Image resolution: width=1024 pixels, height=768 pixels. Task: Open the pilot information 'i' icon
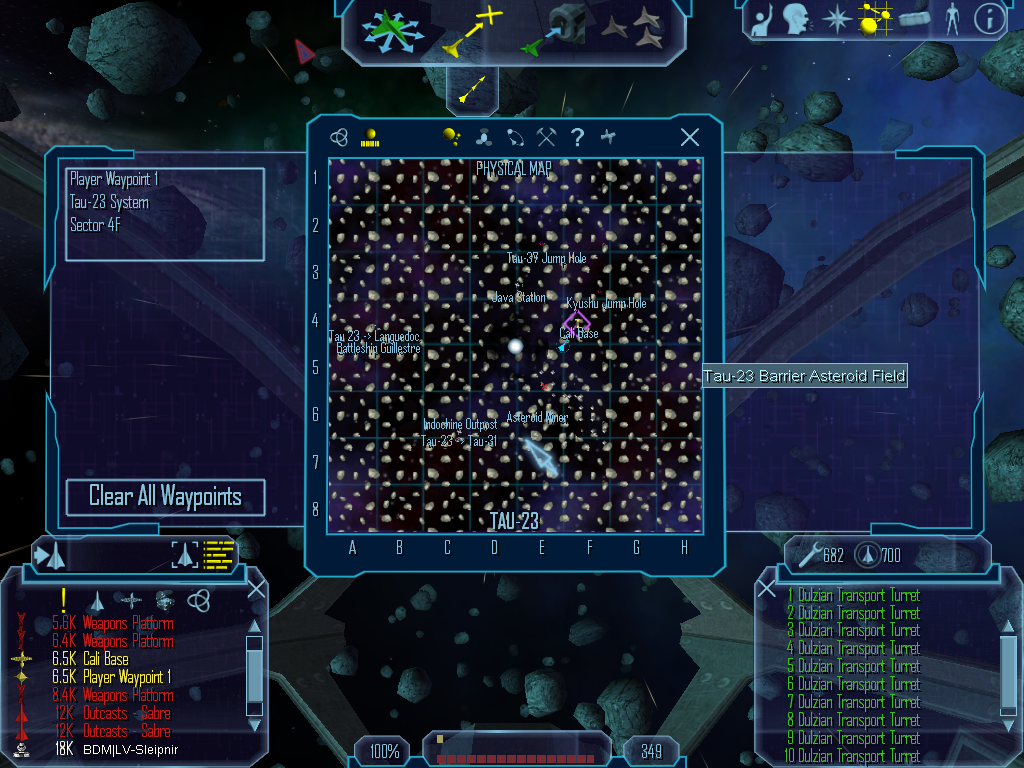coord(989,19)
